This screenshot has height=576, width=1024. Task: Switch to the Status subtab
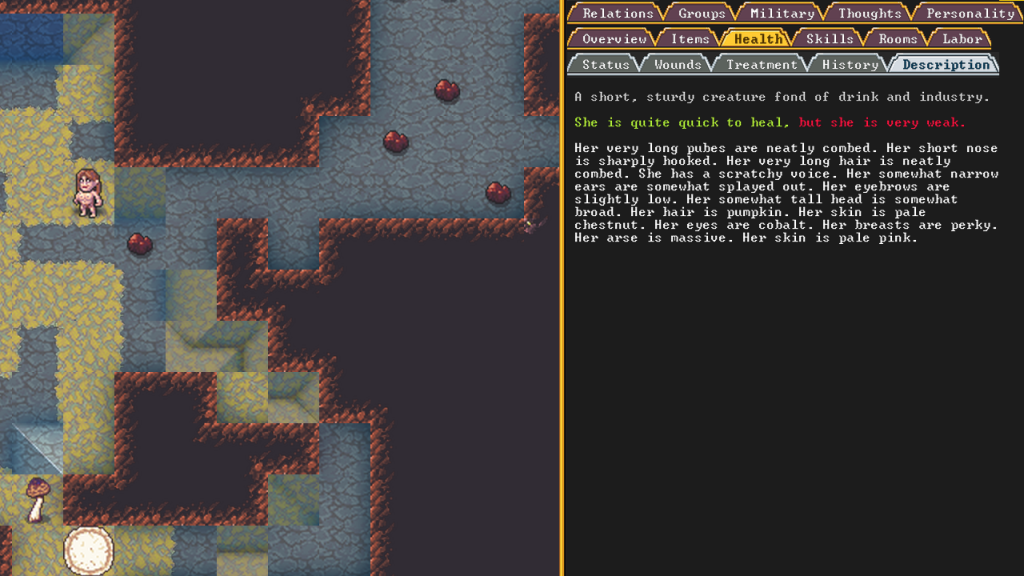605,65
